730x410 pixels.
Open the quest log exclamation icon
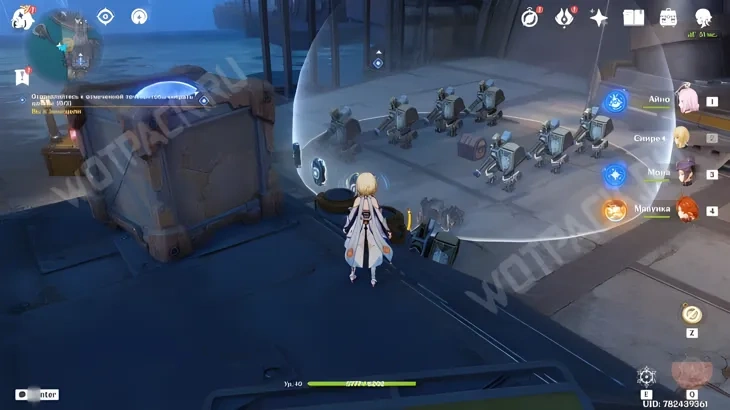click(x=22, y=76)
